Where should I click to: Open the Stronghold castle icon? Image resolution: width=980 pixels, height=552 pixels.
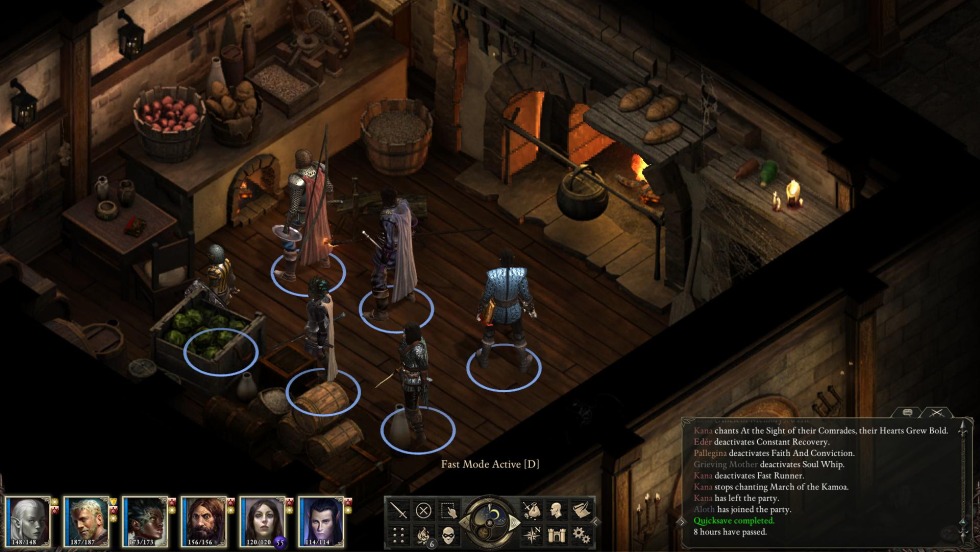557,534
